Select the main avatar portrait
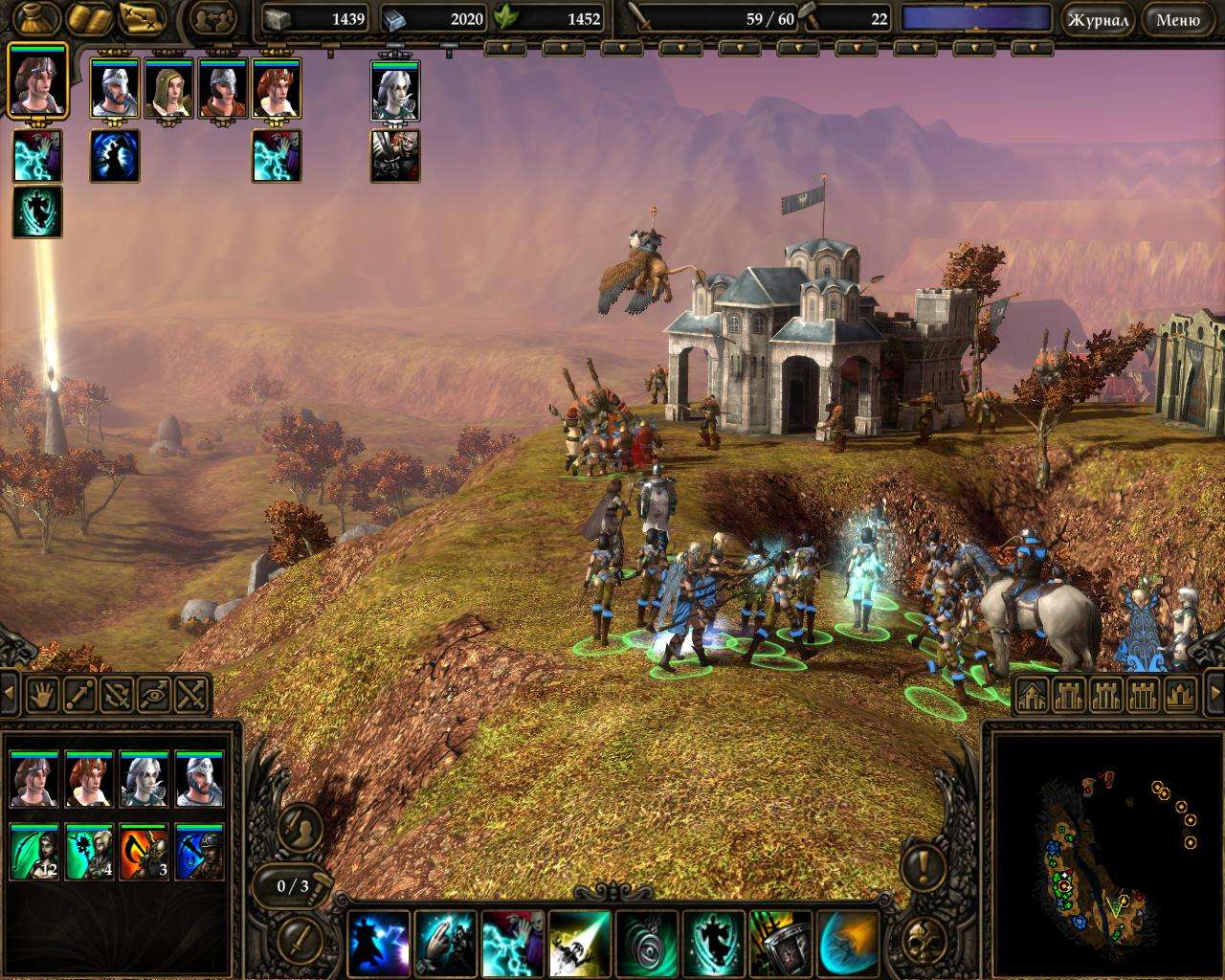Viewport: 1225px width, 980px height. (x=38, y=79)
